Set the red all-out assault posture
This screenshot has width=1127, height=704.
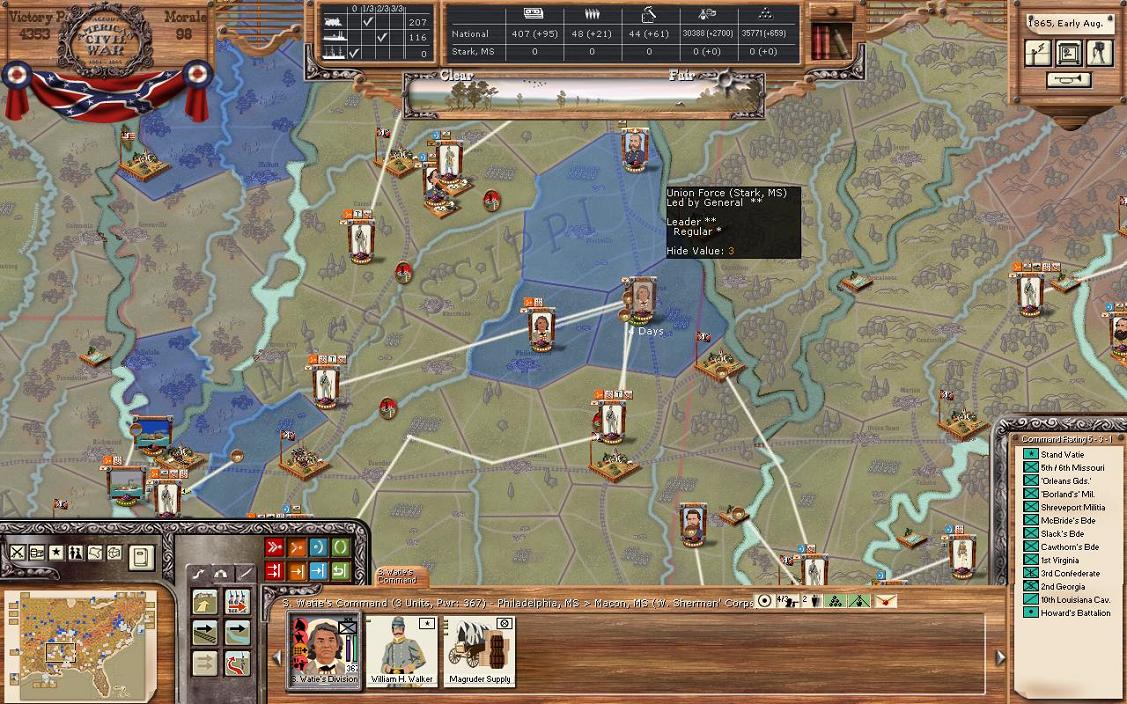tap(273, 547)
